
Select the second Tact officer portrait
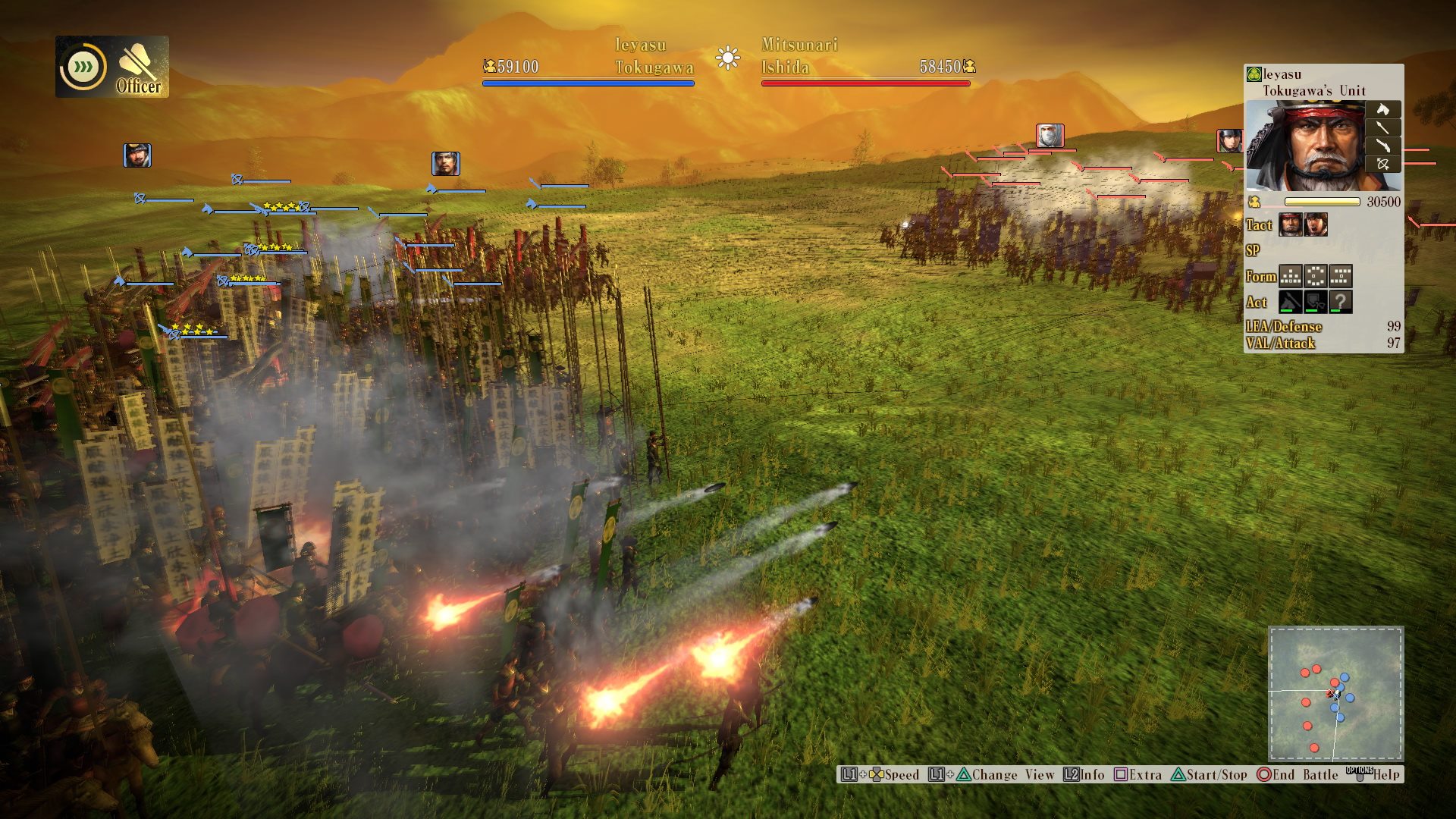(x=1316, y=224)
